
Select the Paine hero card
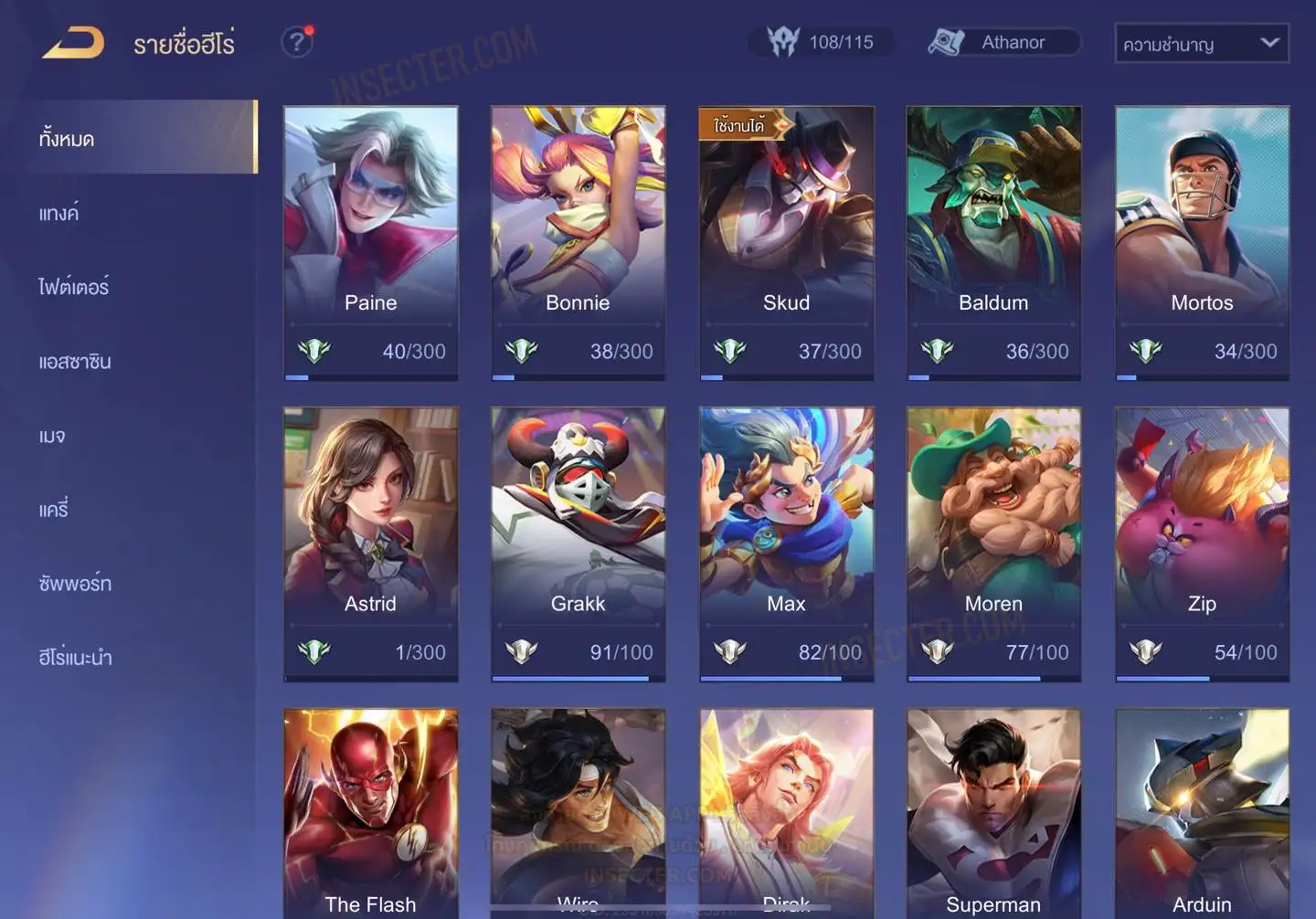tap(370, 242)
